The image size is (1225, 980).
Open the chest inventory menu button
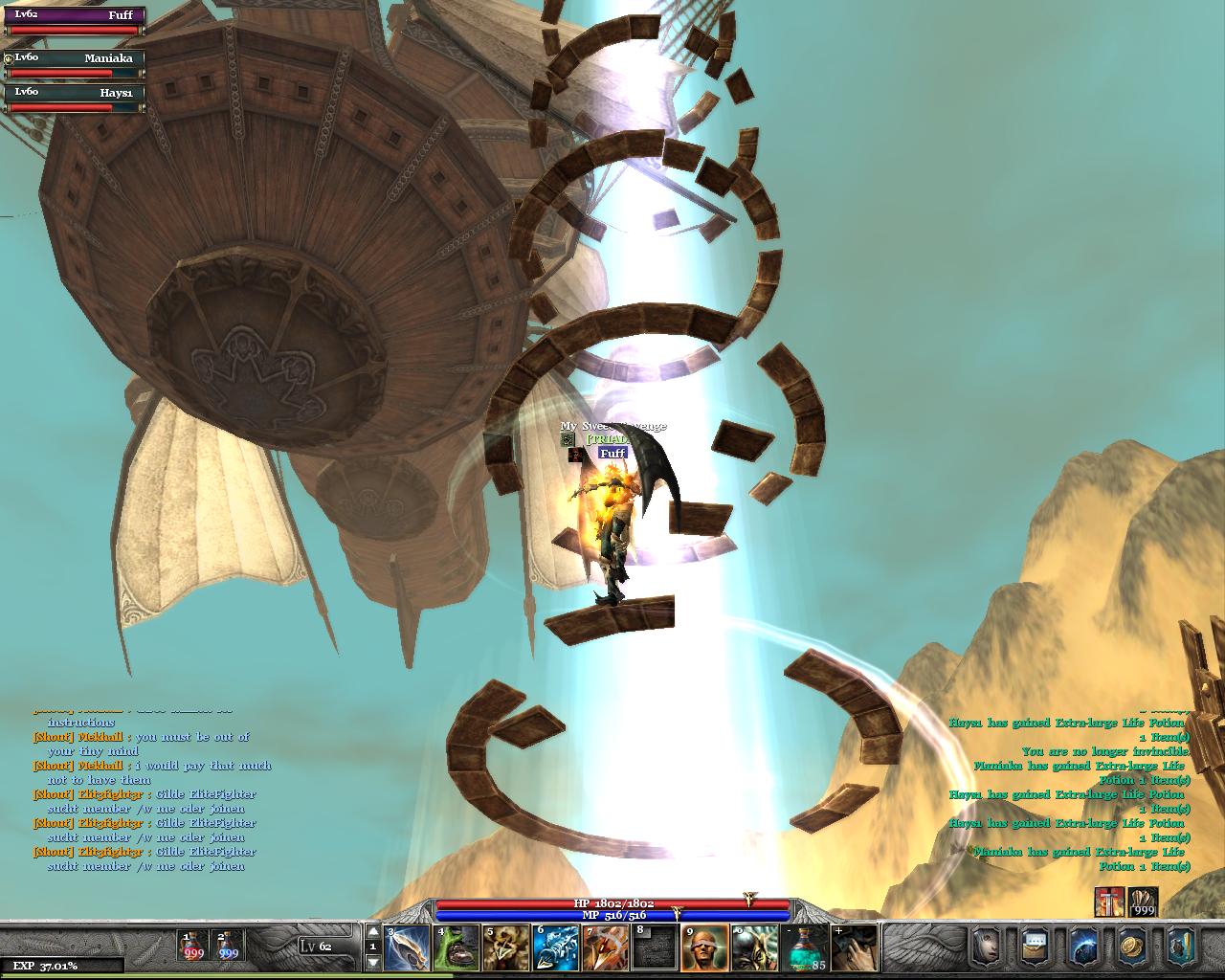pyautogui.click(x=1036, y=947)
